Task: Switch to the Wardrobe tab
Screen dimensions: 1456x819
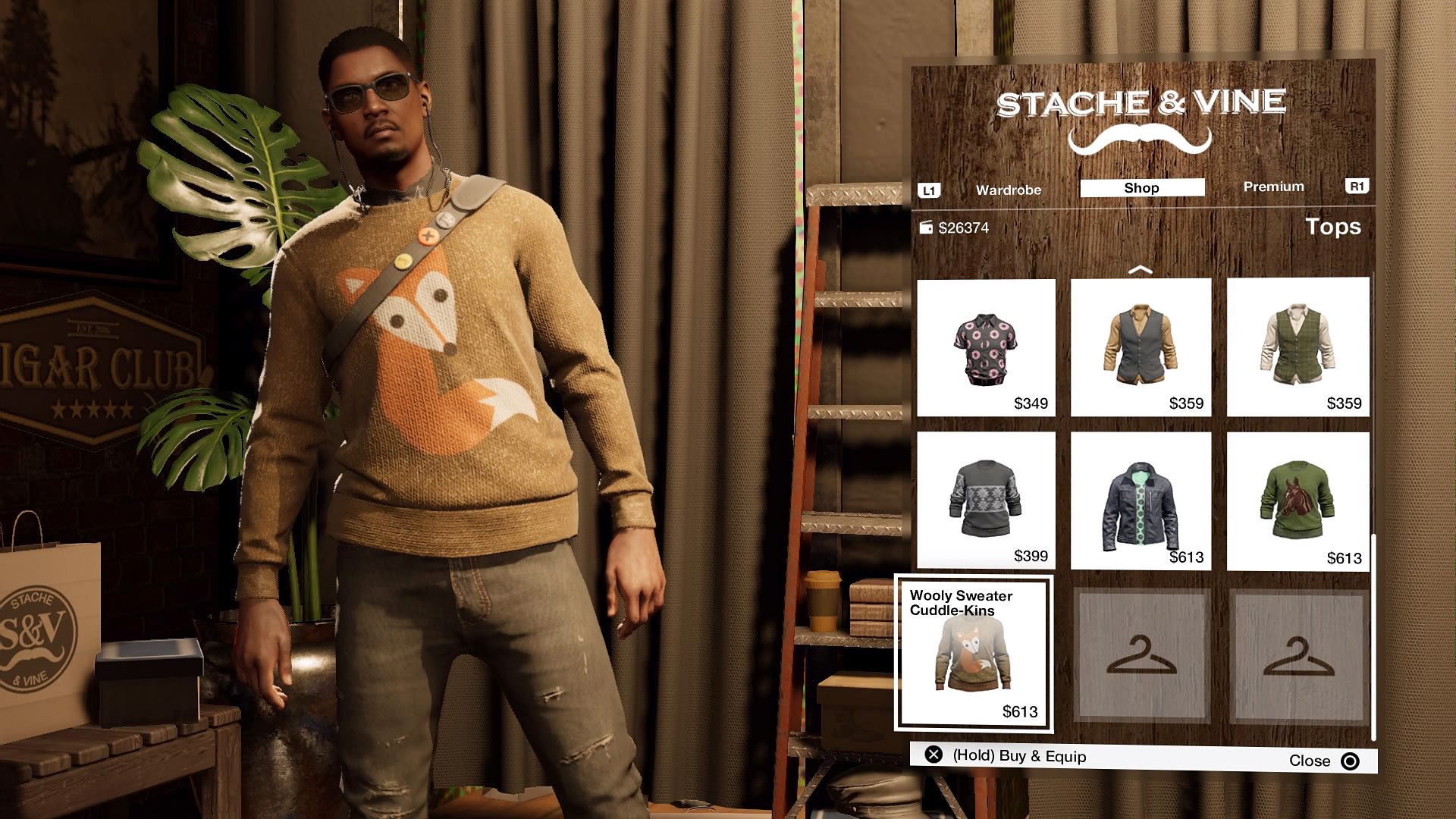Action: point(1008,190)
